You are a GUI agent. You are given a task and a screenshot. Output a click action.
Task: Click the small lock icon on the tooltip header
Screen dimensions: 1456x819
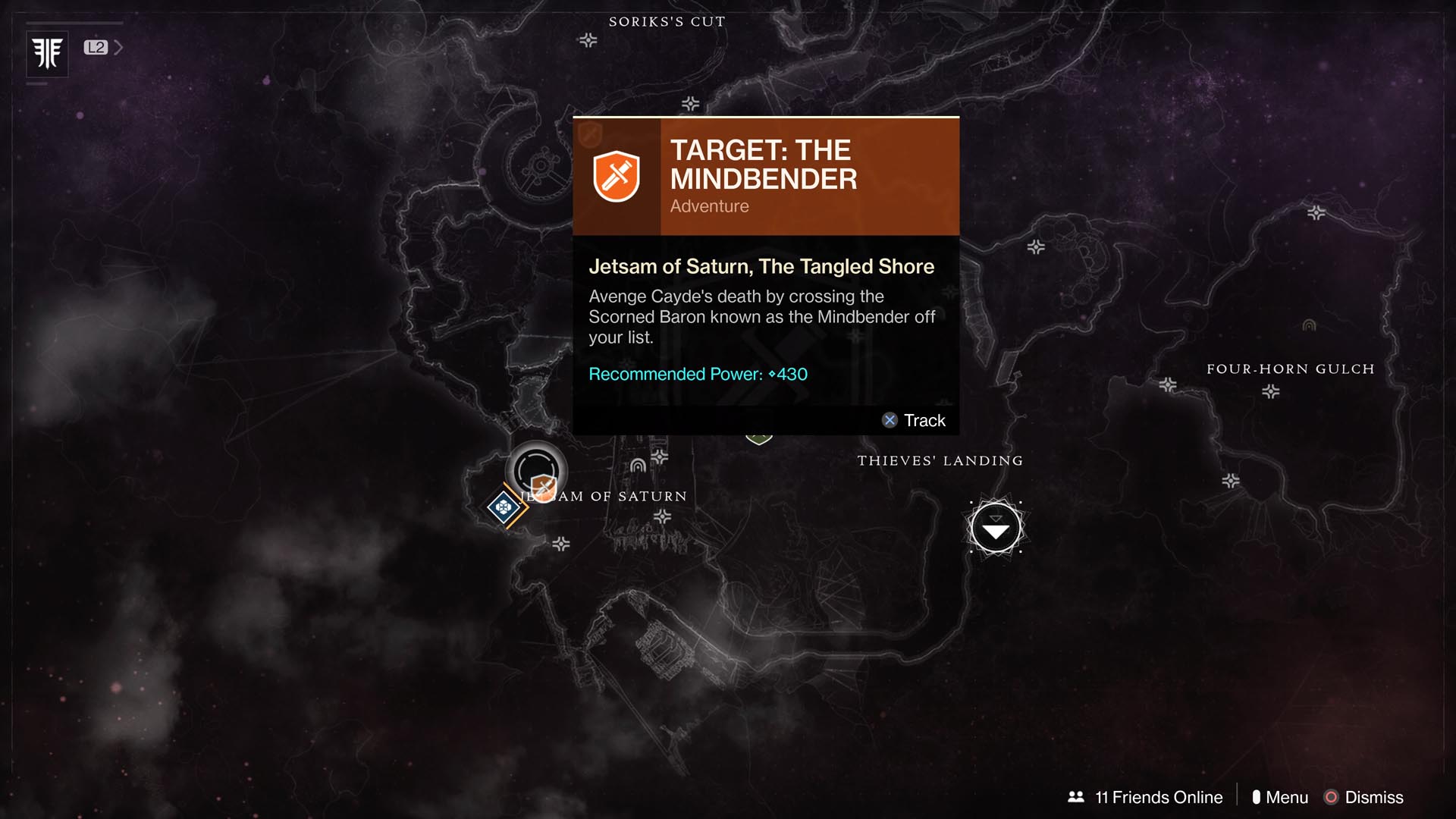tap(589, 133)
